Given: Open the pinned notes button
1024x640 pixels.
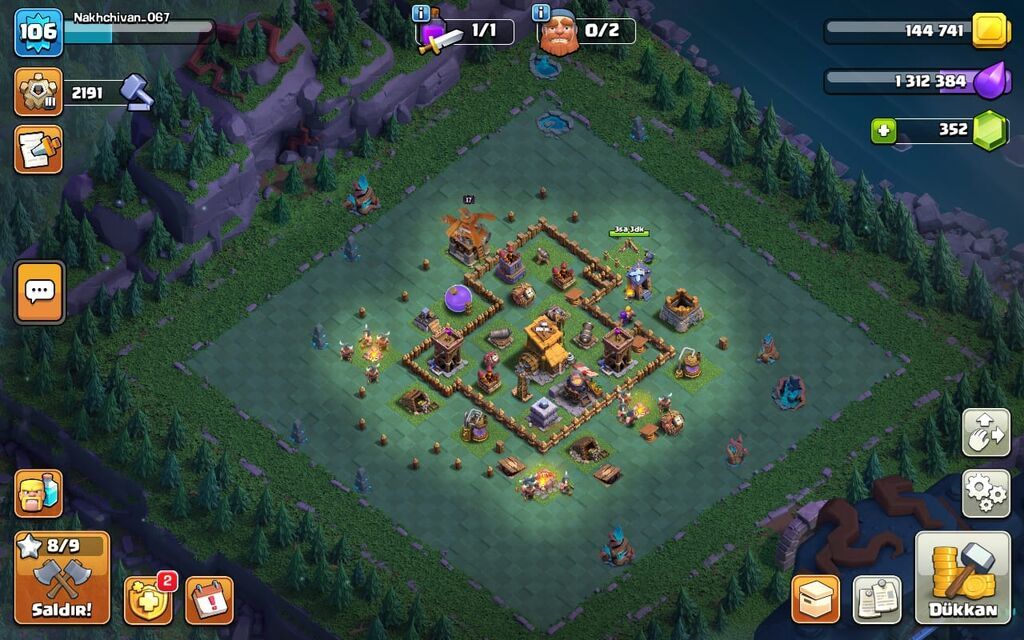Looking at the screenshot, I should [x=877, y=599].
